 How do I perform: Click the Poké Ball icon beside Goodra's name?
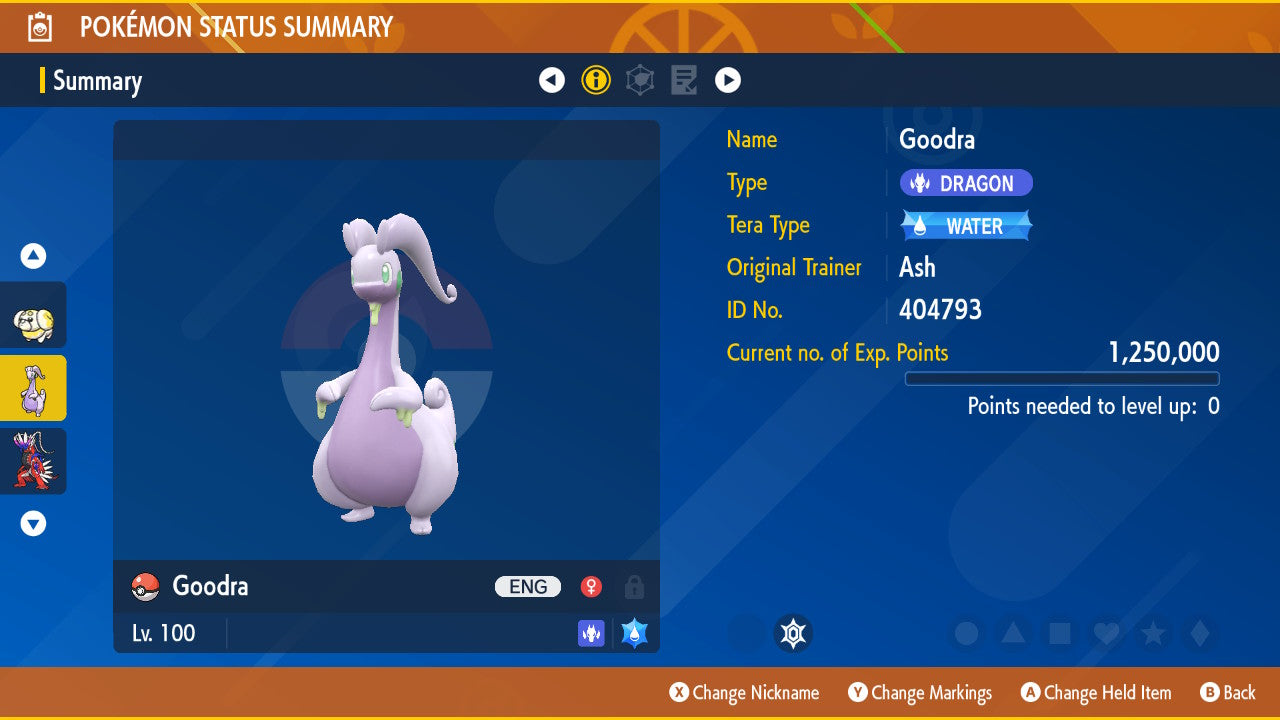coord(145,587)
